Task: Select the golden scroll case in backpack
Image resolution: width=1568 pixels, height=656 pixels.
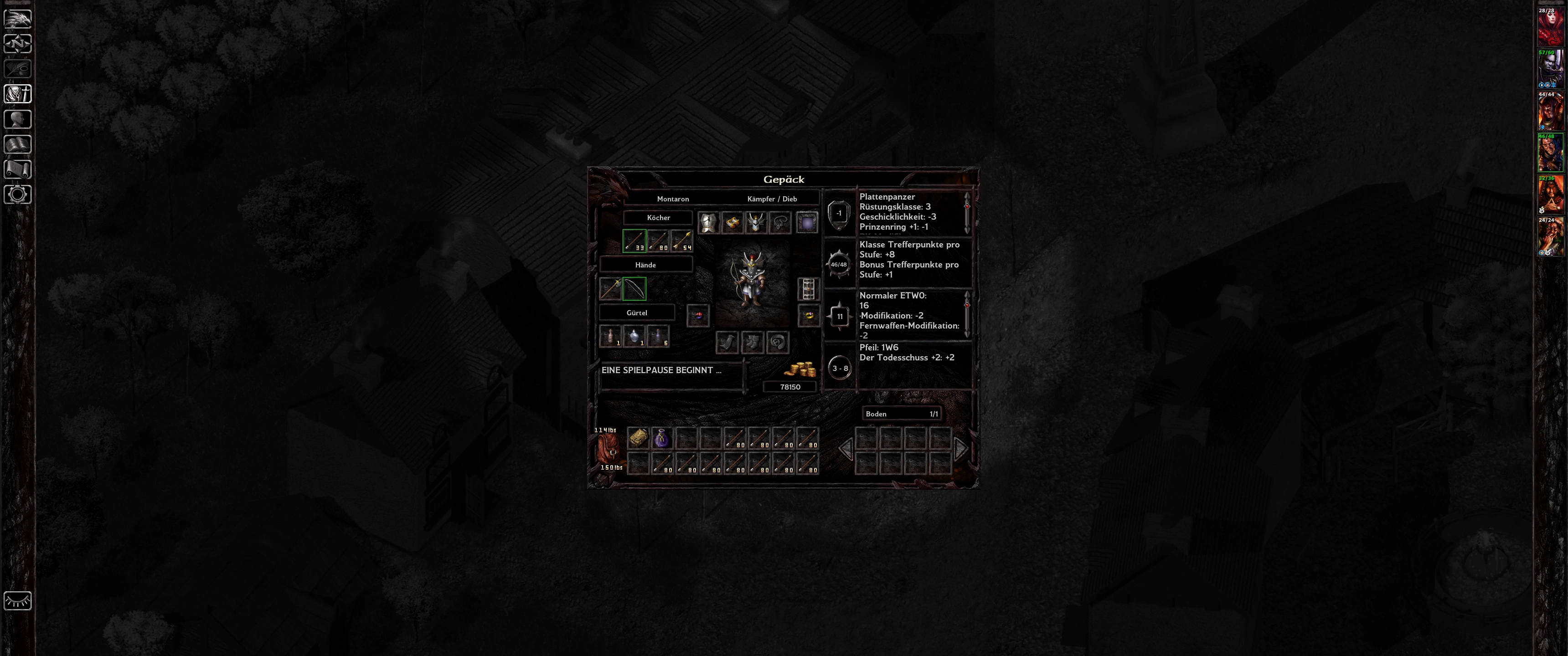Action: pyautogui.click(x=638, y=438)
